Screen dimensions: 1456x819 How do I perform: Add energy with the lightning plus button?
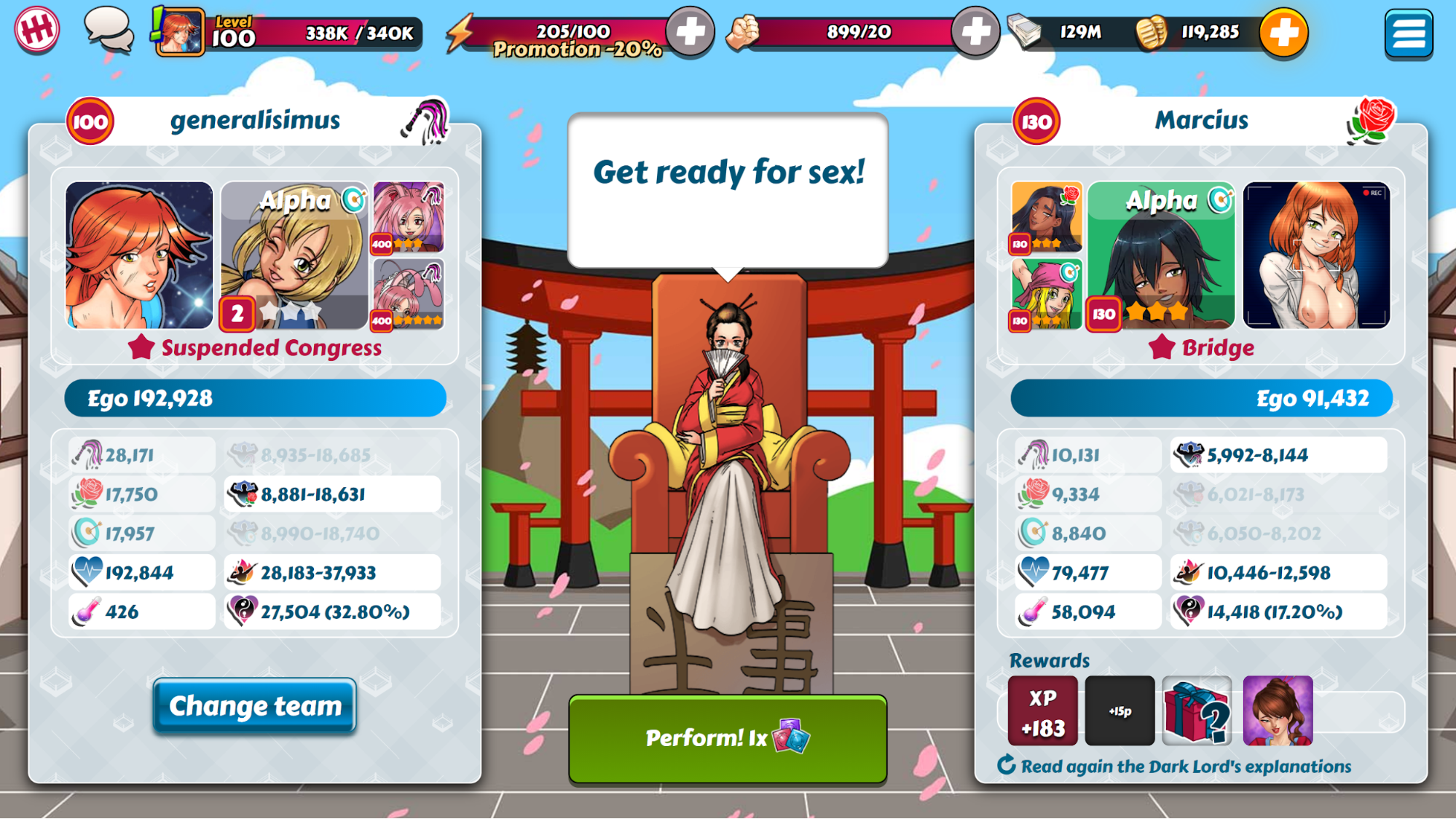click(x=690, y=32)
